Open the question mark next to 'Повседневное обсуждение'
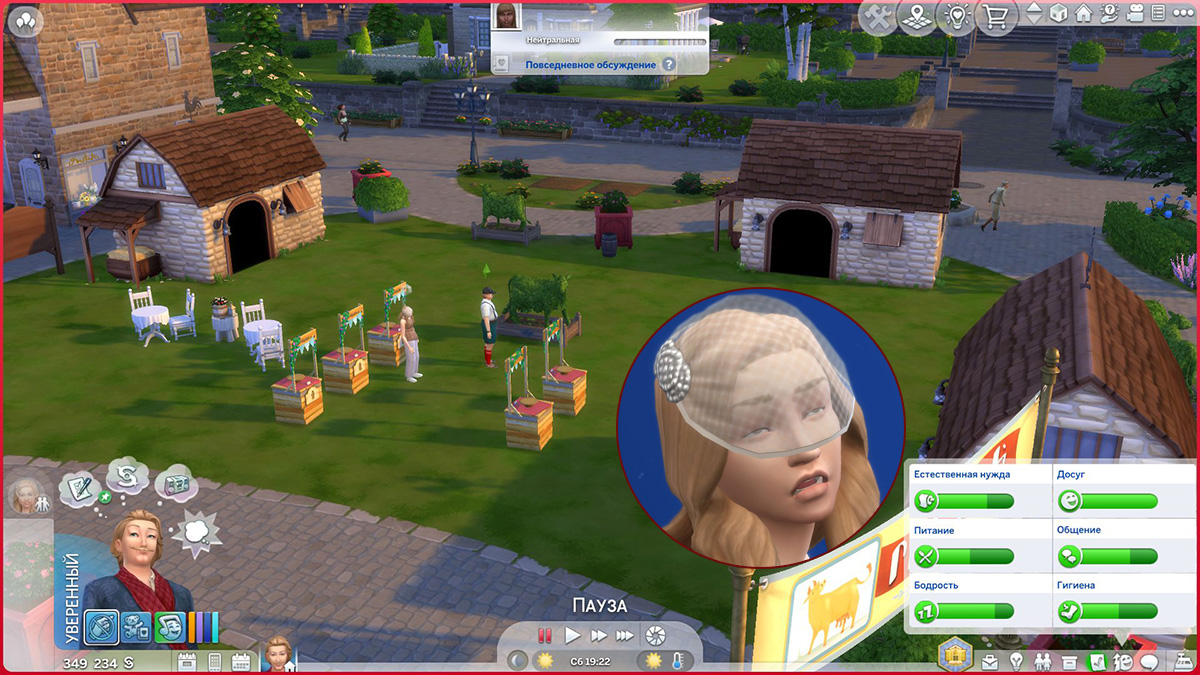The image size is (1200, 675). (669, 64)
